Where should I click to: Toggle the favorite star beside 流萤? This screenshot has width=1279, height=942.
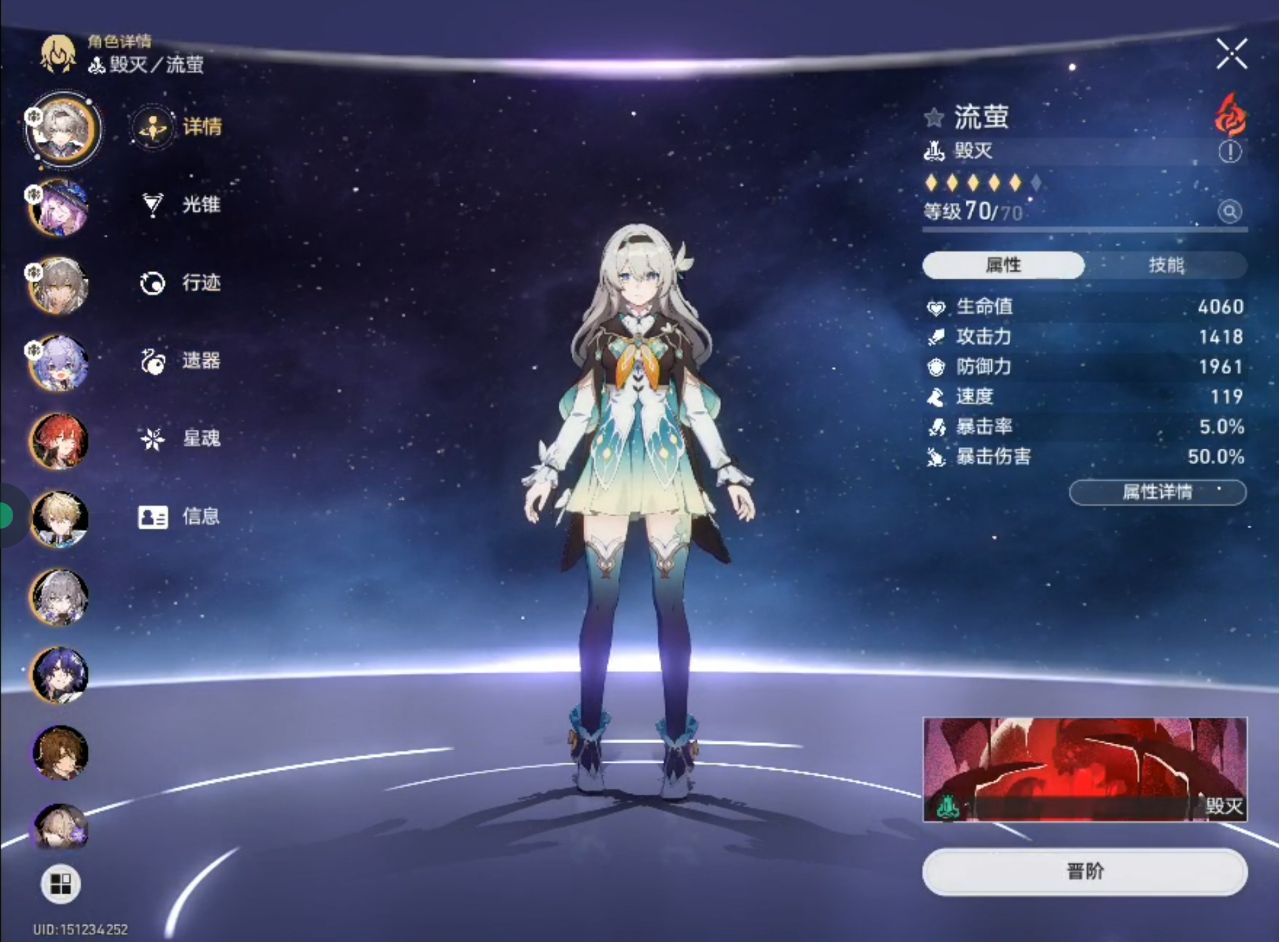934,118
